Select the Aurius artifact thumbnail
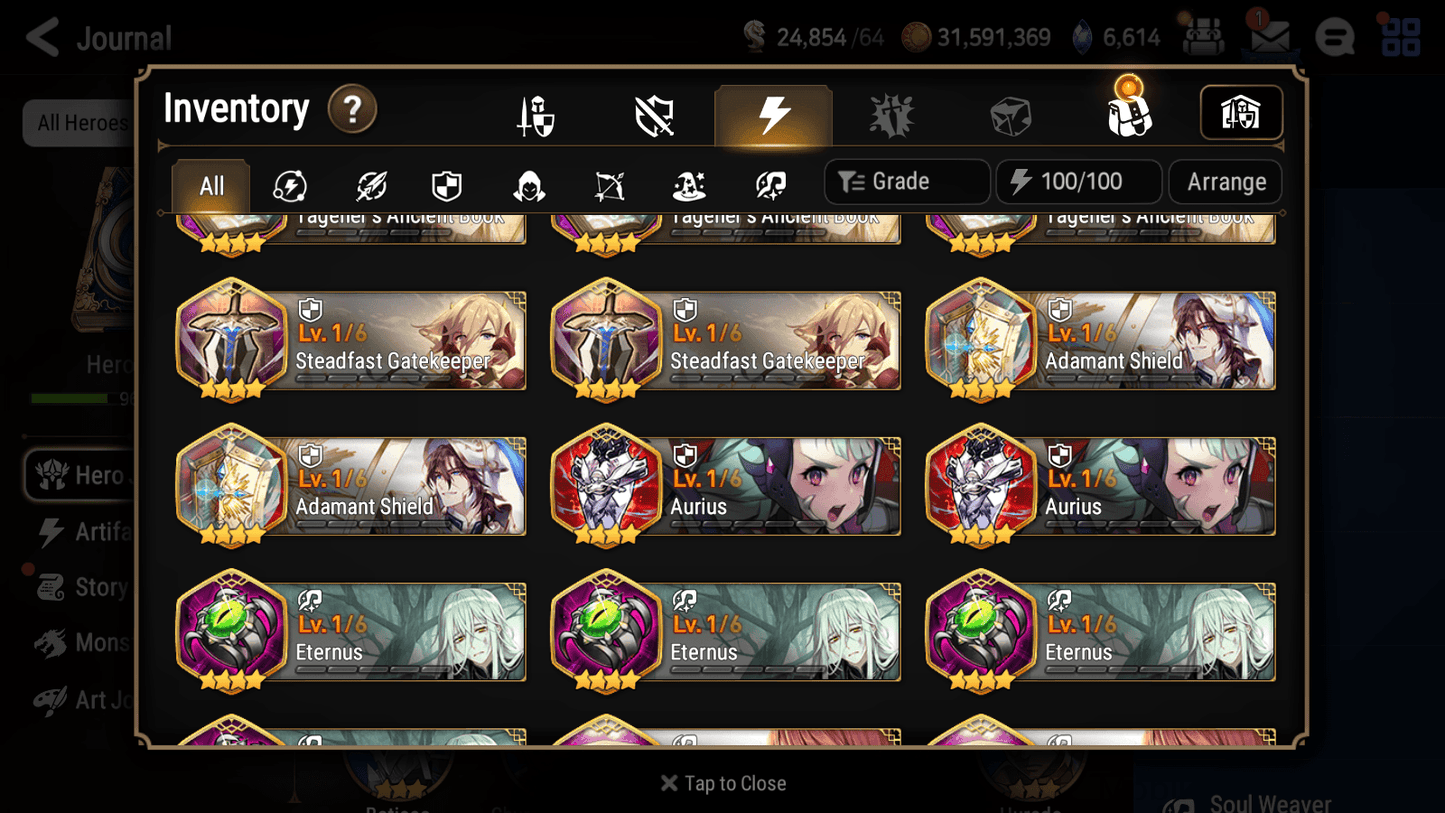The width and height of the screenshot is (1445, 813). pyautogui.click(x=606, y=487)
